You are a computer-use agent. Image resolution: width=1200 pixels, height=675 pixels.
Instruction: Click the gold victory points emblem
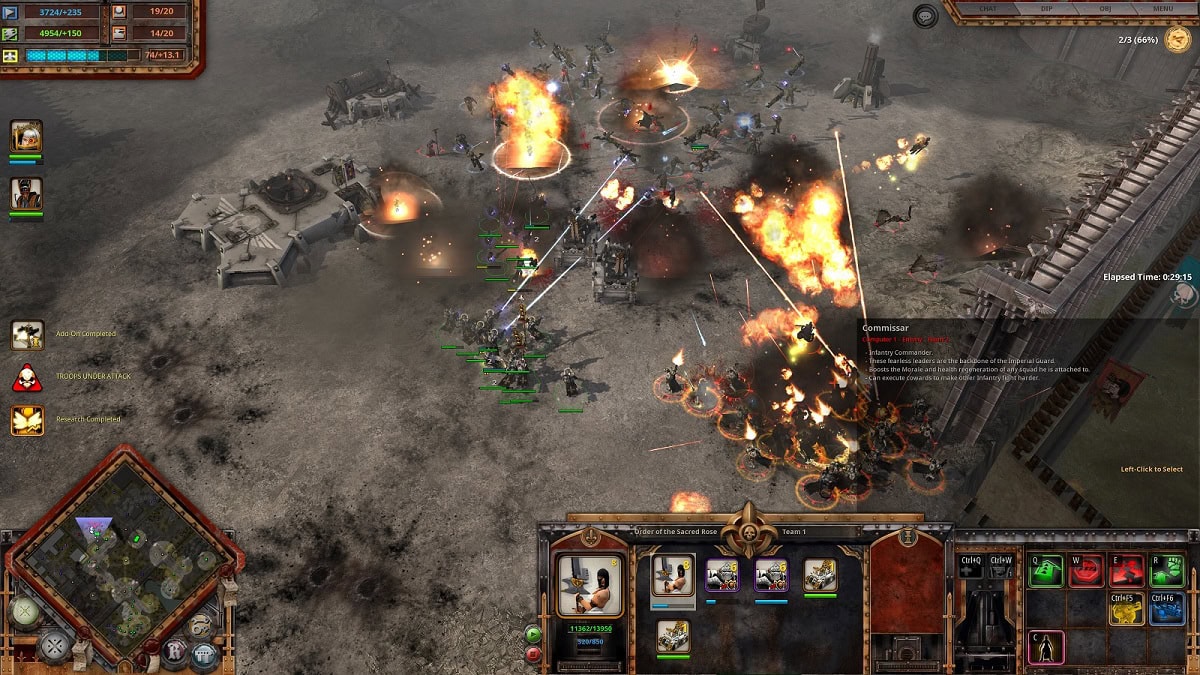[x=1177, y=40]
